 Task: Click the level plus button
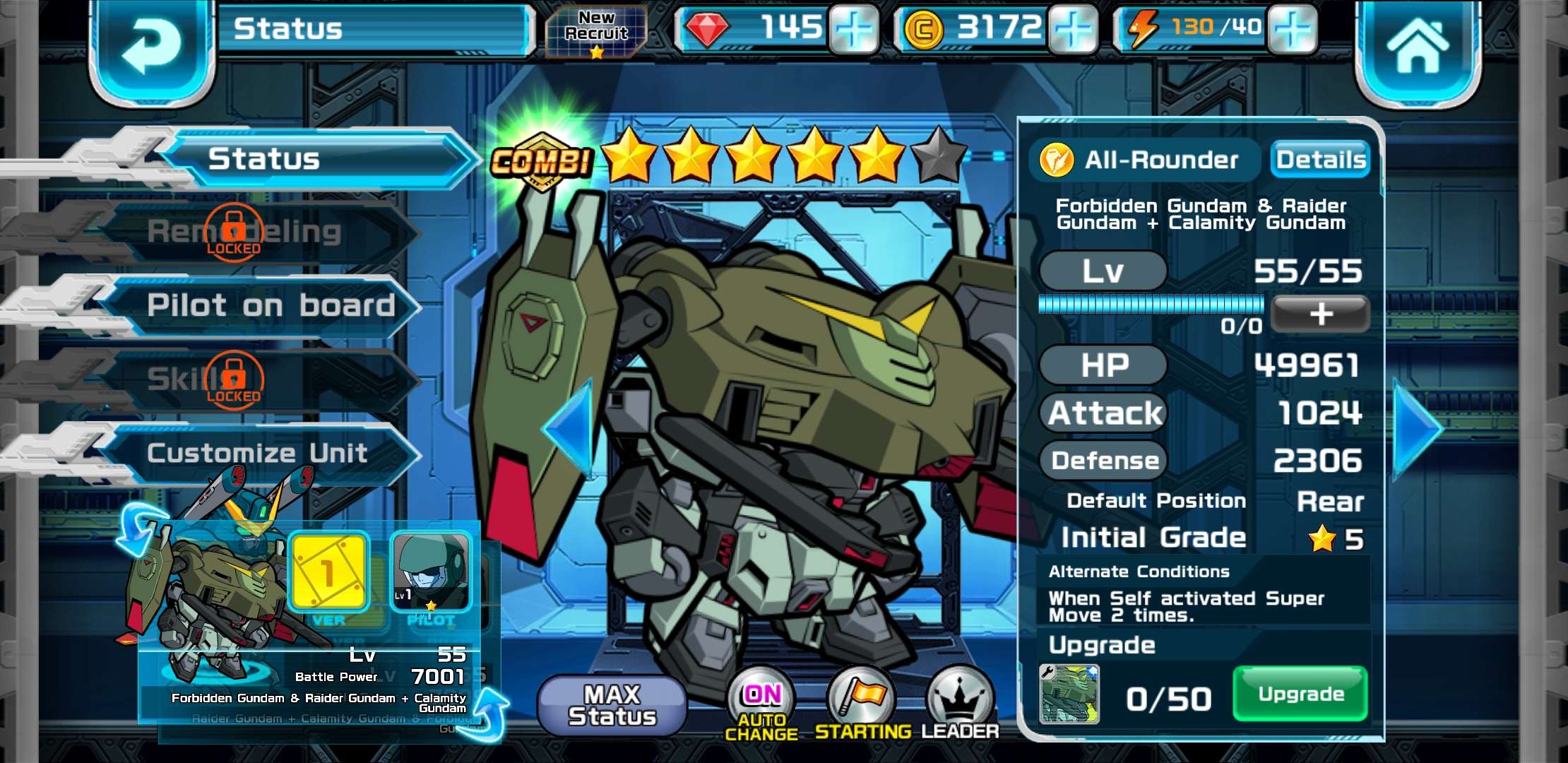[x=1319, y=314]
